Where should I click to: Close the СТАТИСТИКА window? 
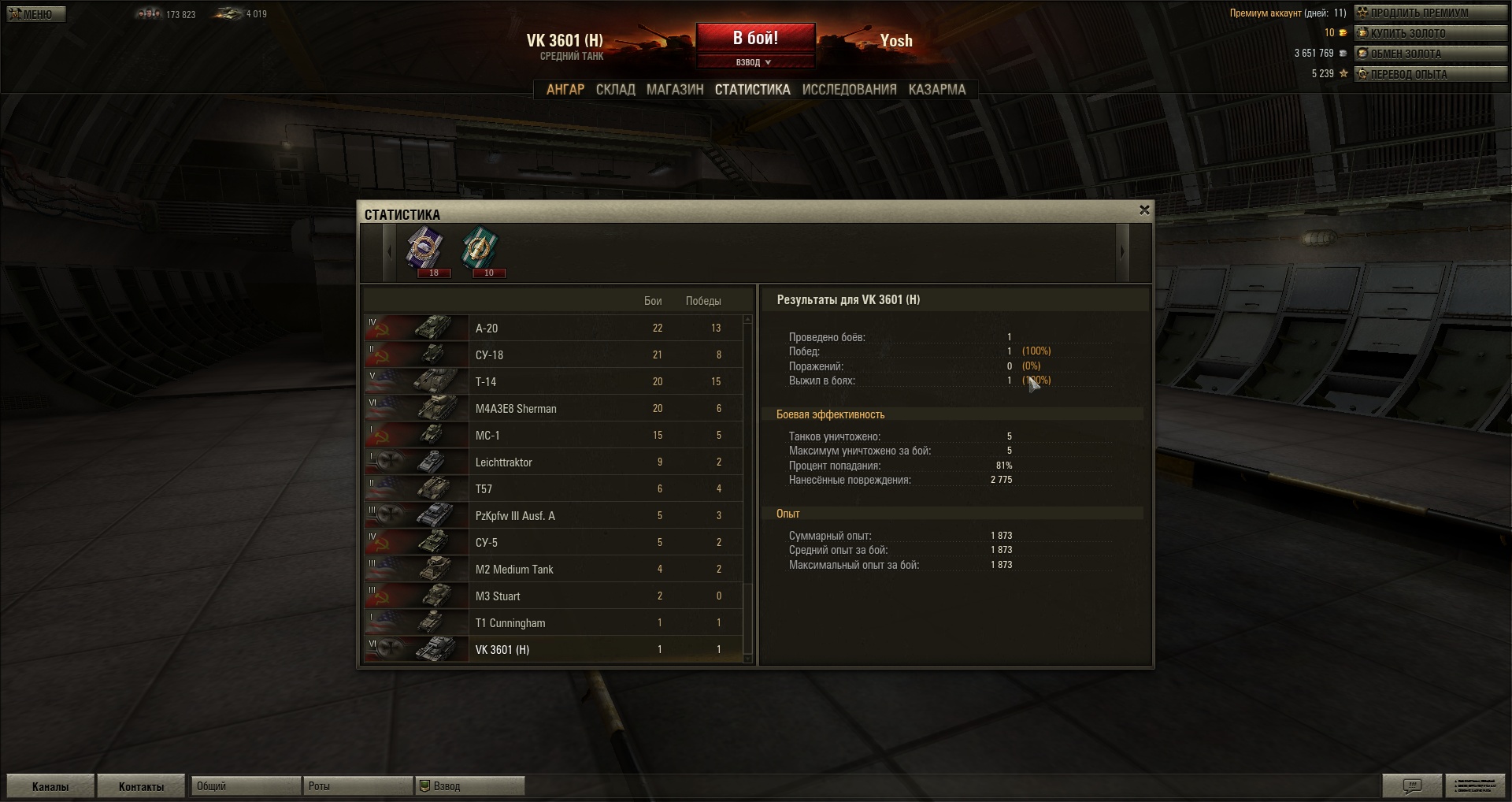click(1144, 210)
